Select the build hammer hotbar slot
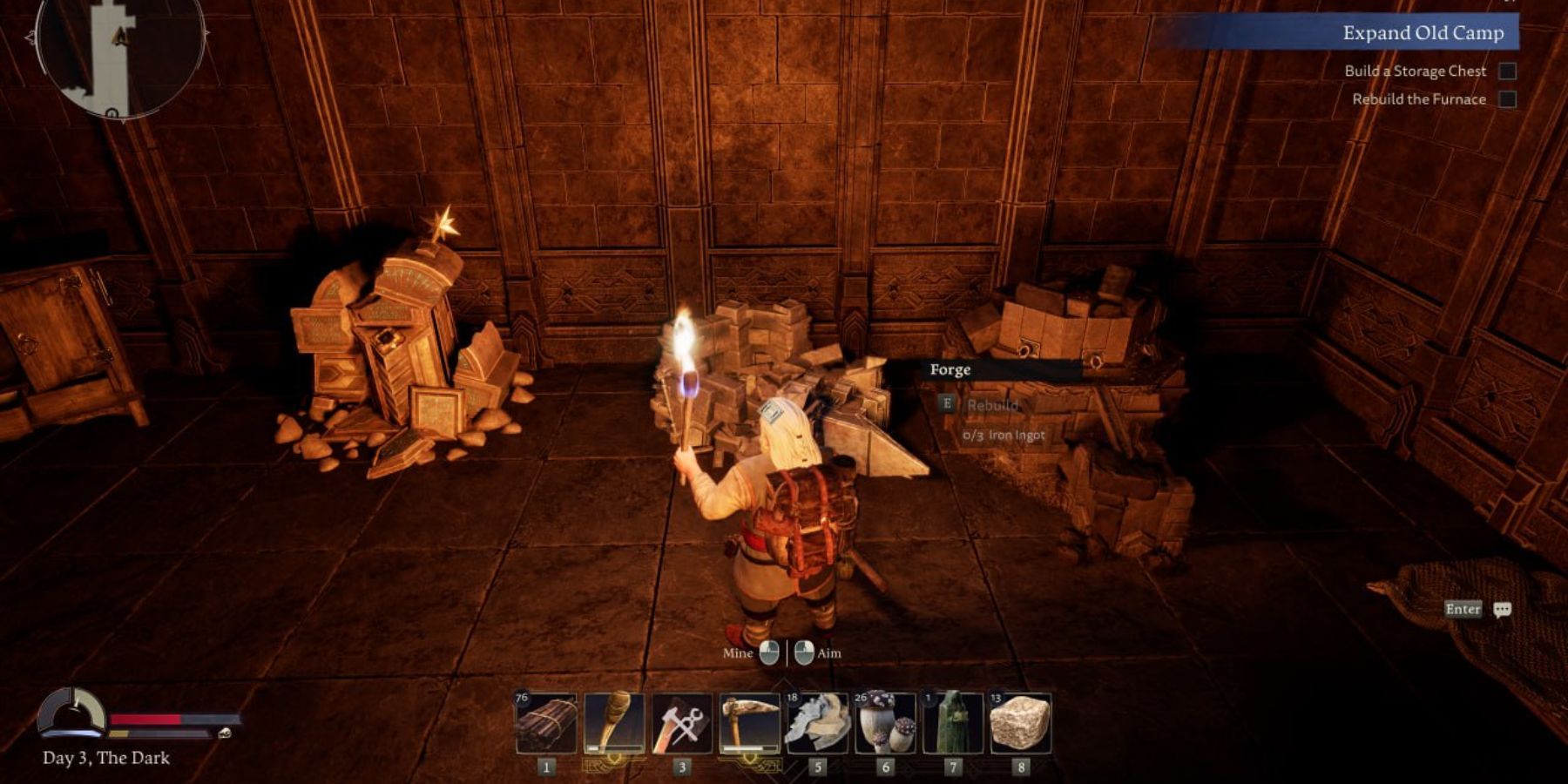 (x=682, y=722)
